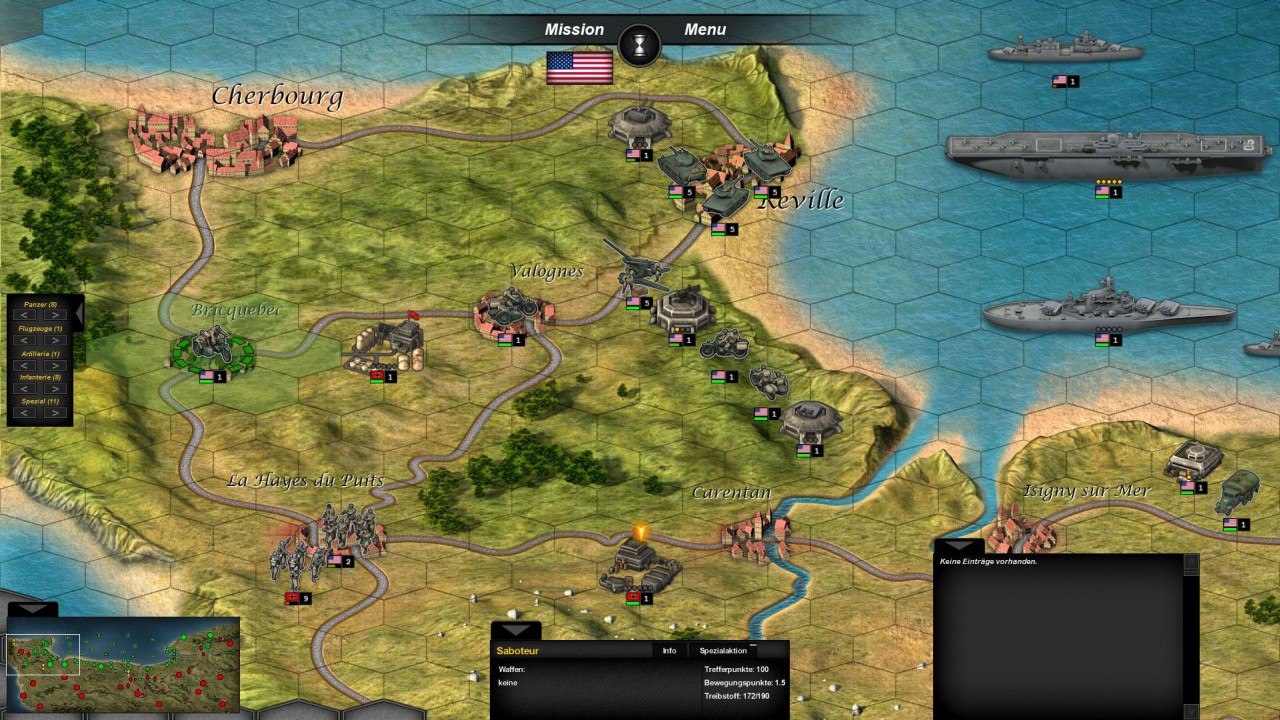Open the Spezialaktion tab

tap(723, 651)
